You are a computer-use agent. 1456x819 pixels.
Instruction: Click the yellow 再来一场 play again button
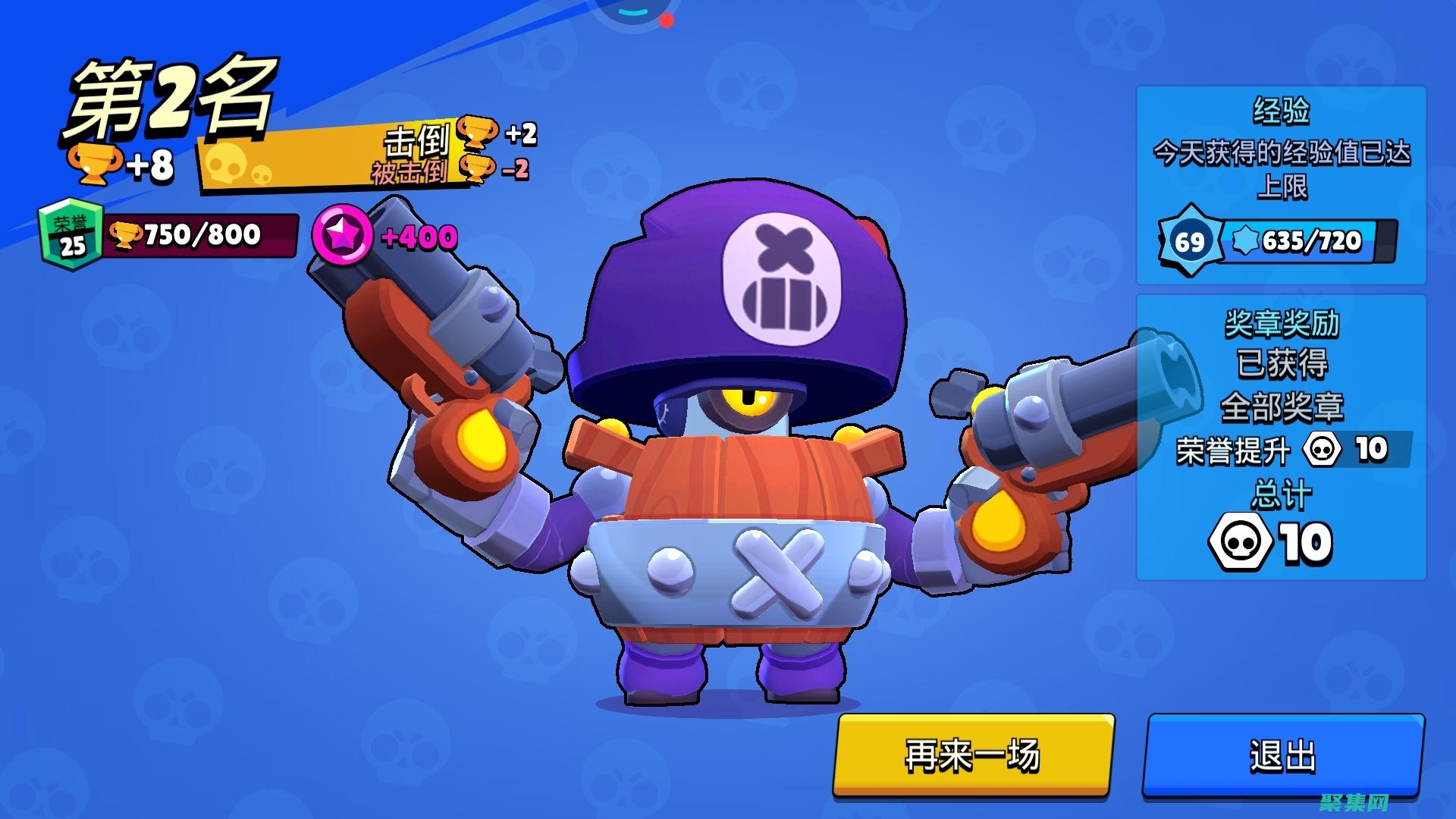pos(973,755)
